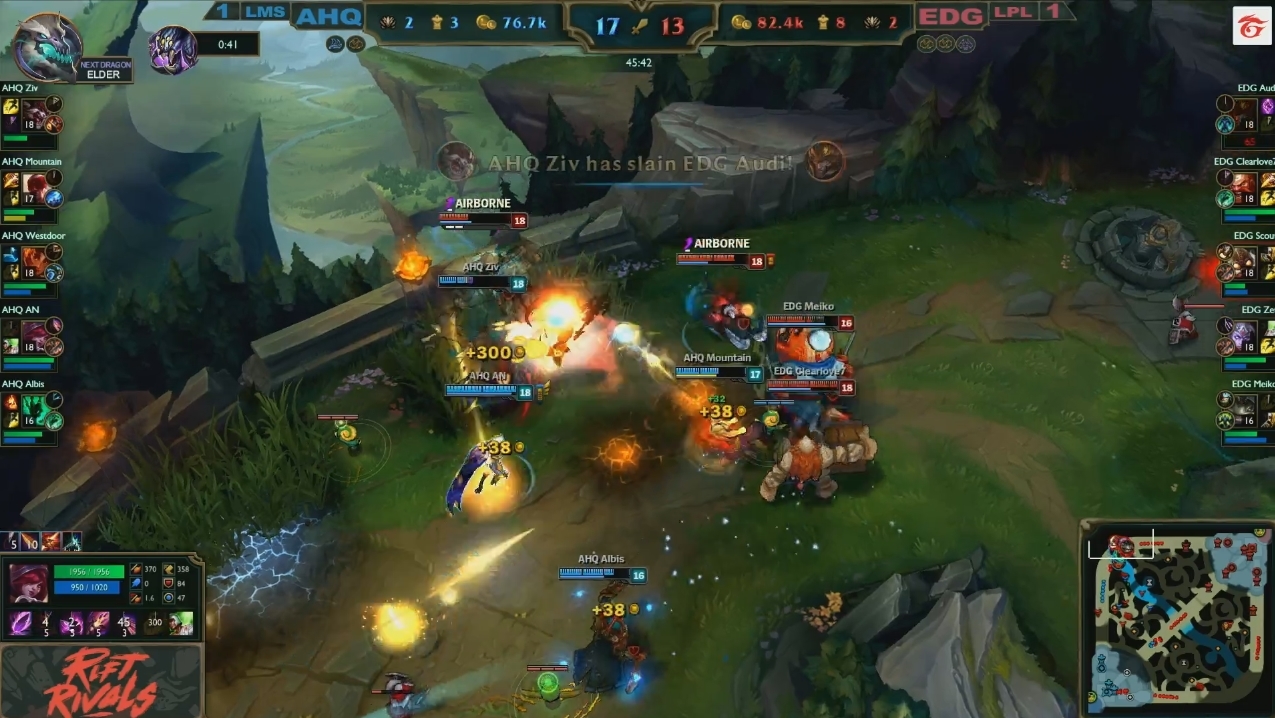Viewport: 1275px width, 718px height.
Task: Click Xayah's first purple feather ability icon
Action: click(x=20, y=624)
